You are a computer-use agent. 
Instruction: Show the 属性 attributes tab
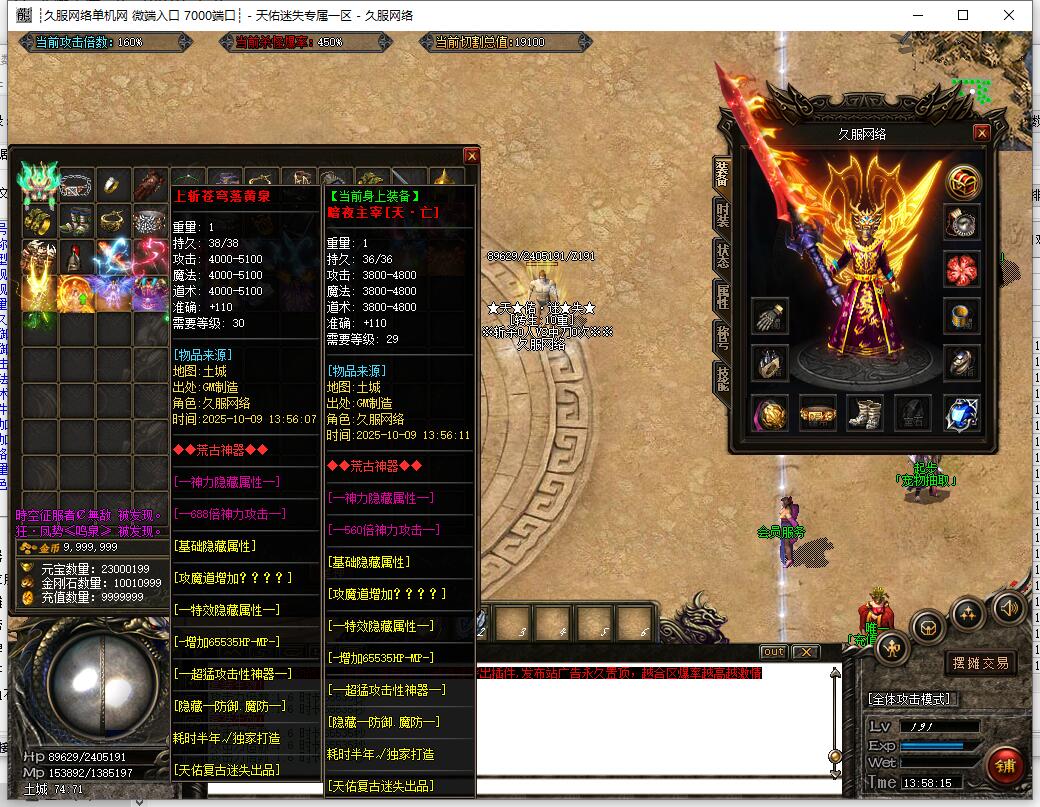[x=721, y=296]
